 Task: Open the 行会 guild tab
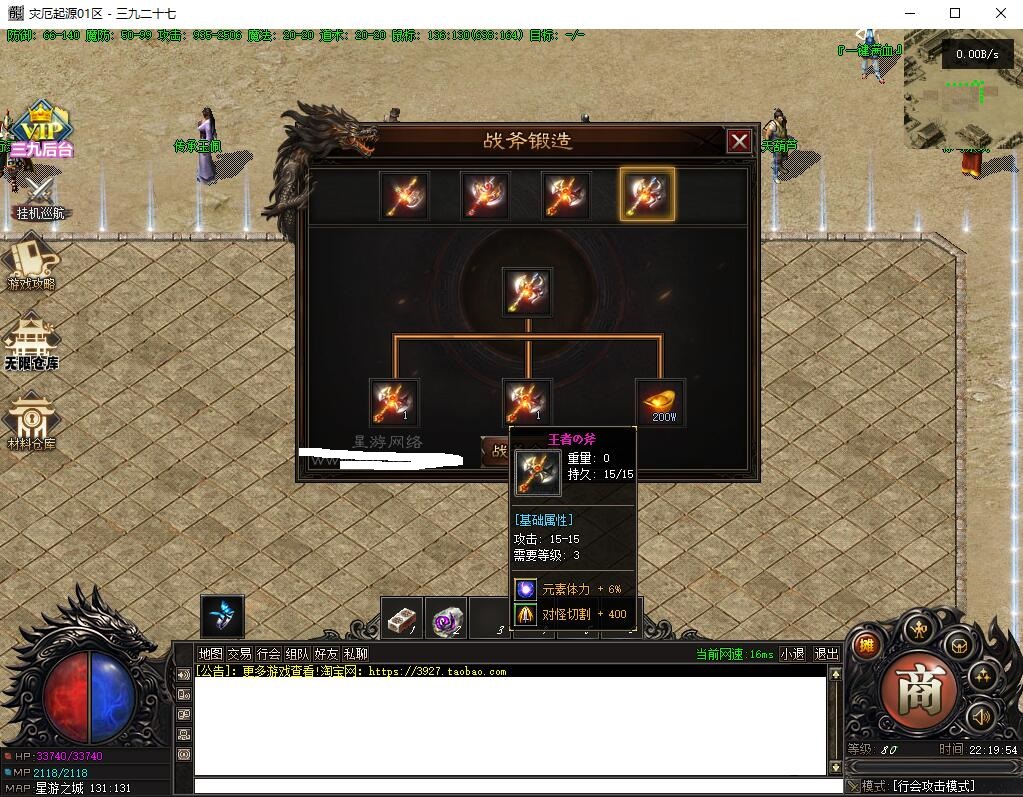pos(268,654)
